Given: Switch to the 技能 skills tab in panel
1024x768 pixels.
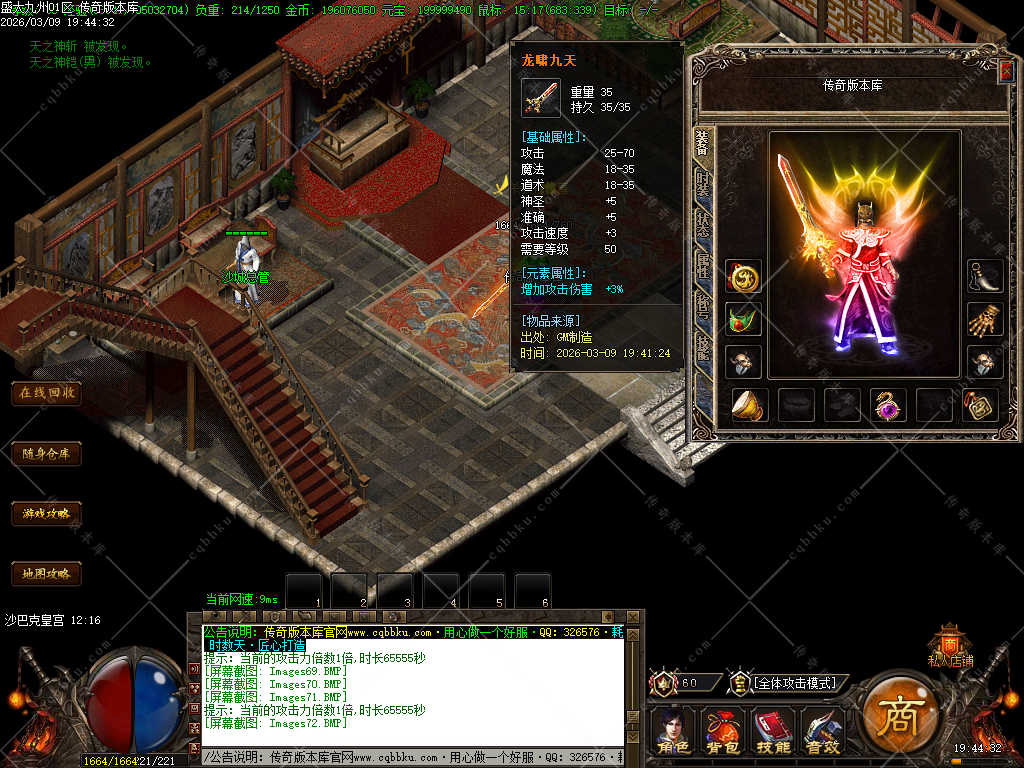Looking at the screenshot, I should coord(703,343).
